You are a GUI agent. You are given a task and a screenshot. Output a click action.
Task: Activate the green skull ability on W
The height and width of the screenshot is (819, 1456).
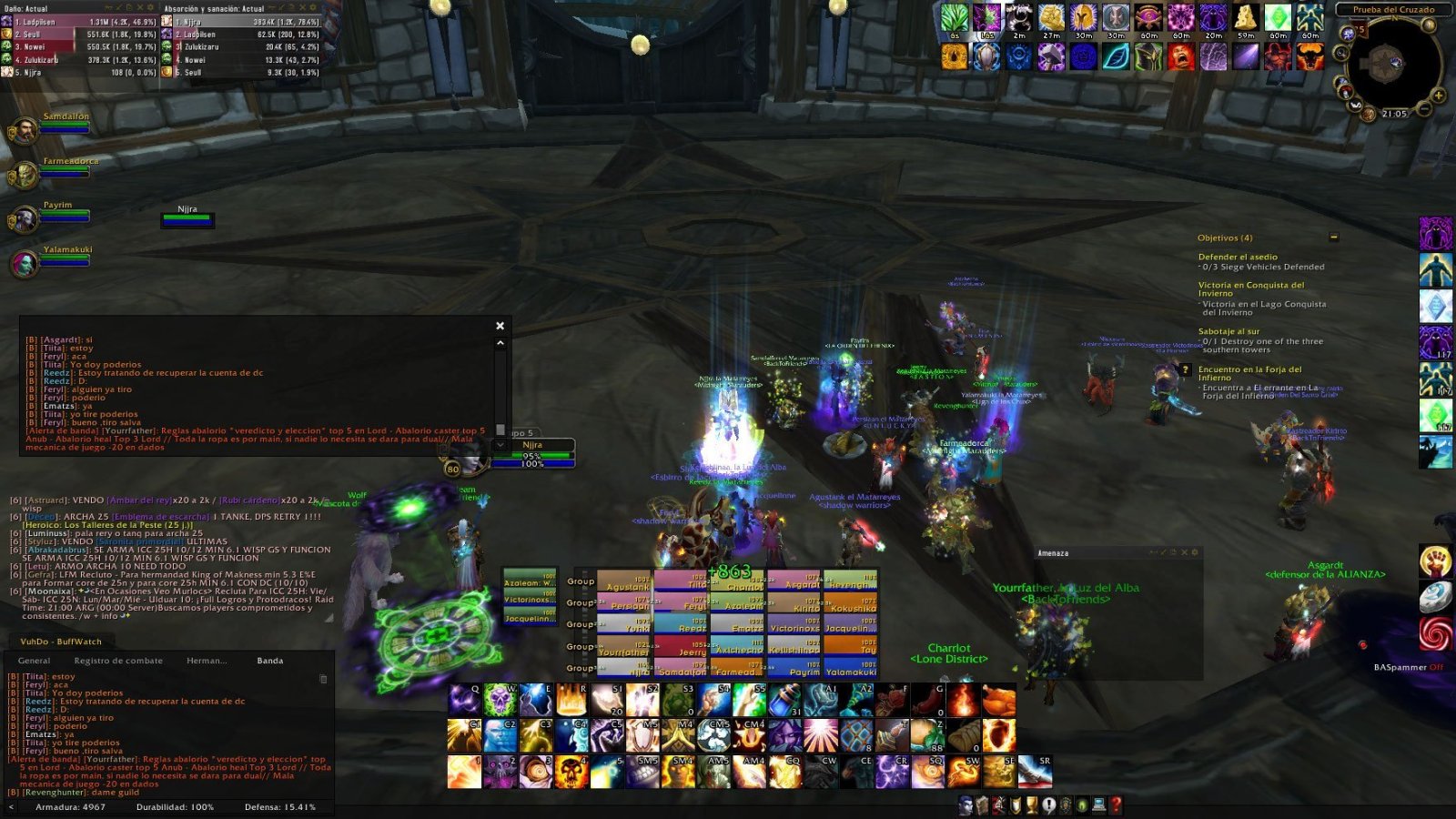tap(500, 700)
